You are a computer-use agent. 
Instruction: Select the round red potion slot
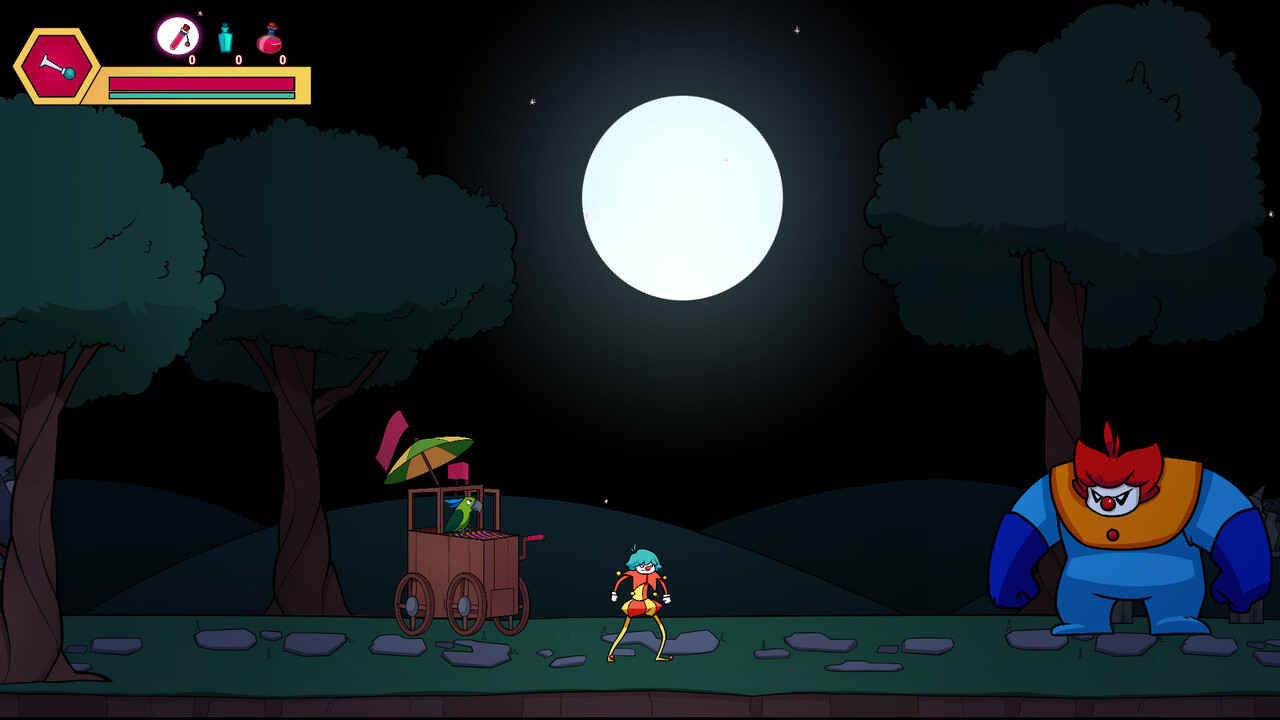coord(270,38)
